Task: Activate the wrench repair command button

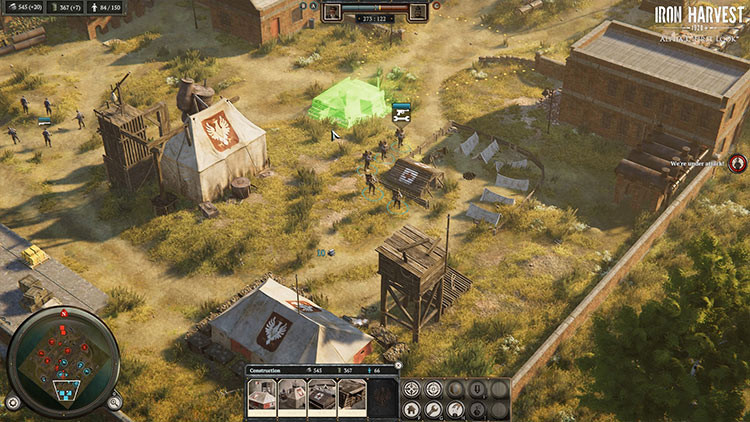Action: pos(433,409)
